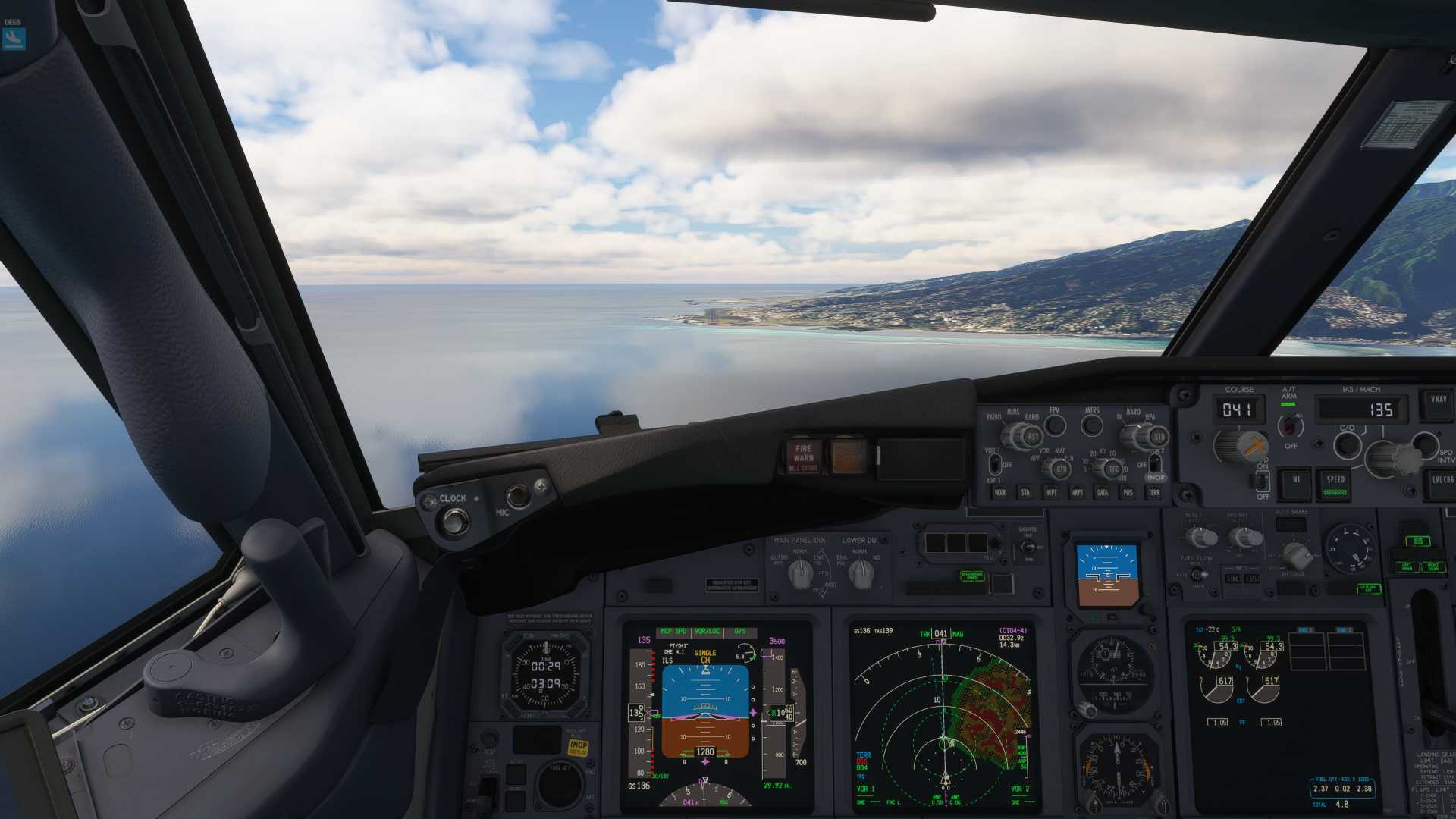The image size is (1456, 819).
Task: Toggle the POS button on the EFIS panel
Action: (1128, 493)
